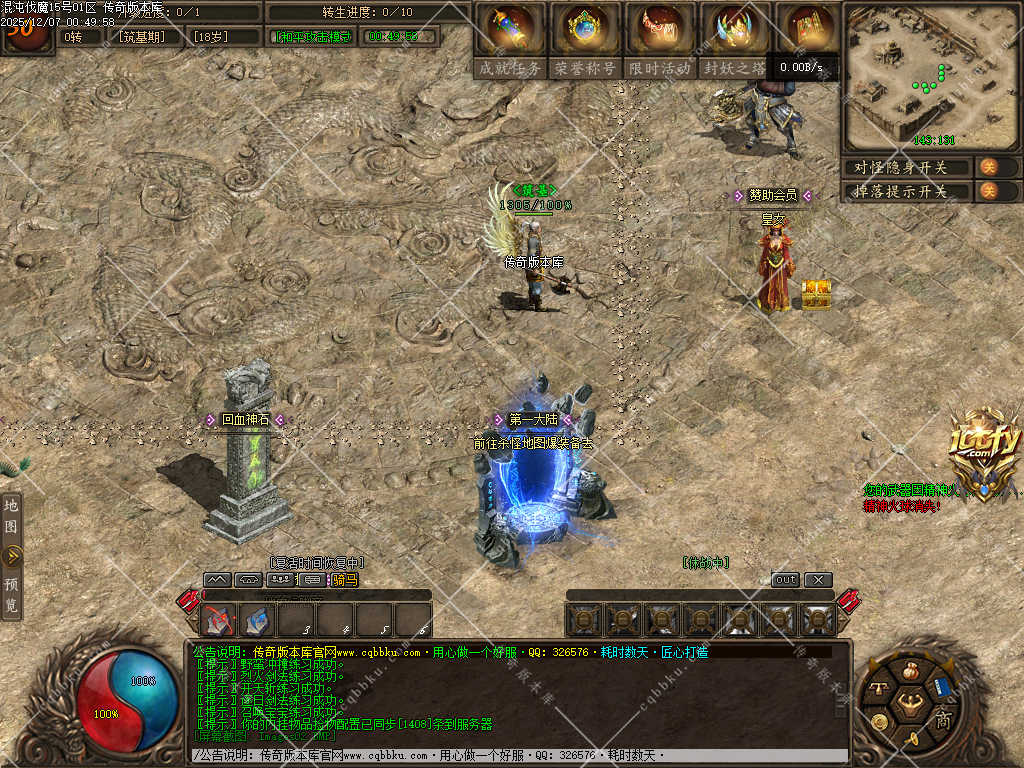Open the character panel via center muscle icon

coord(909,700)
